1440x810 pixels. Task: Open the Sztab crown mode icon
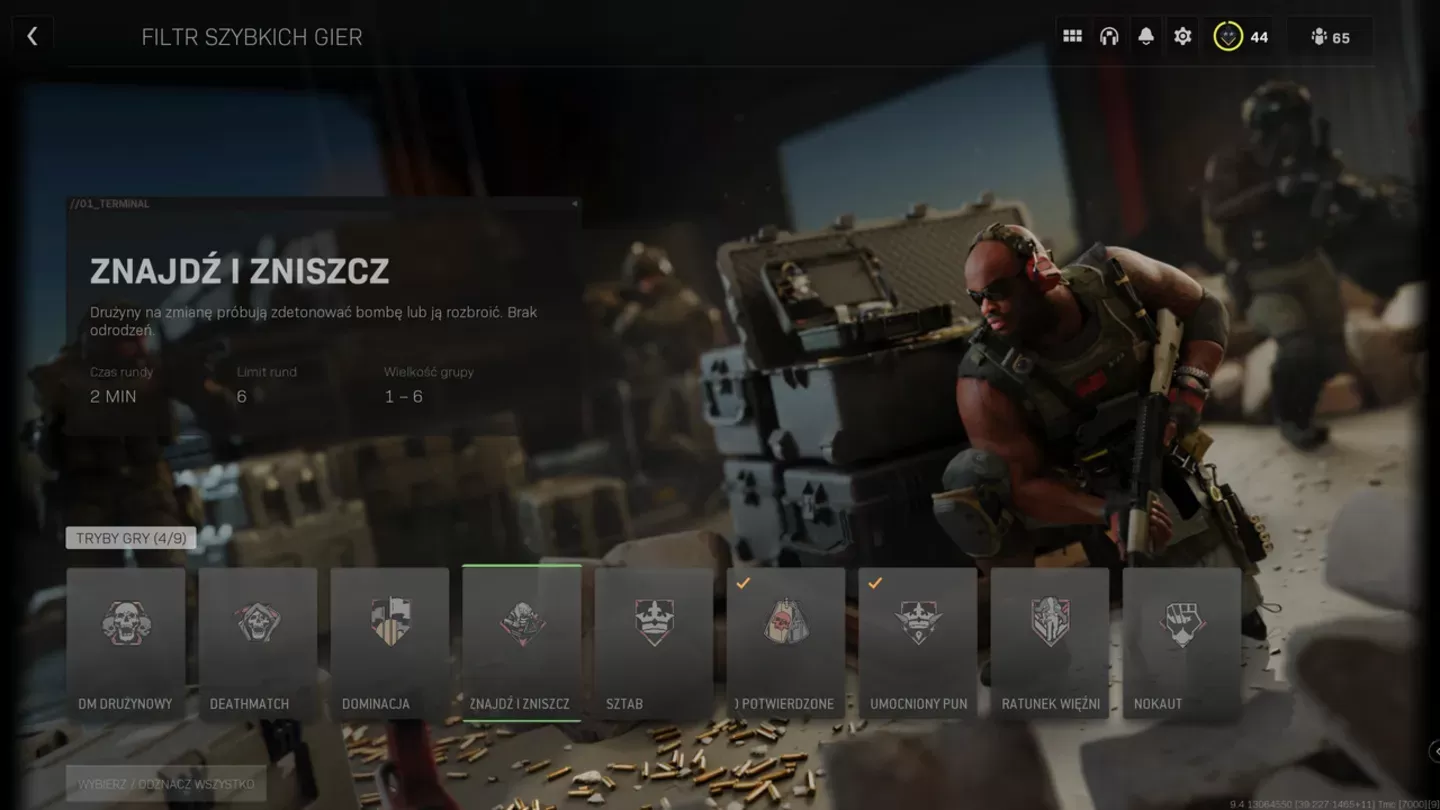tap(654, 623)
